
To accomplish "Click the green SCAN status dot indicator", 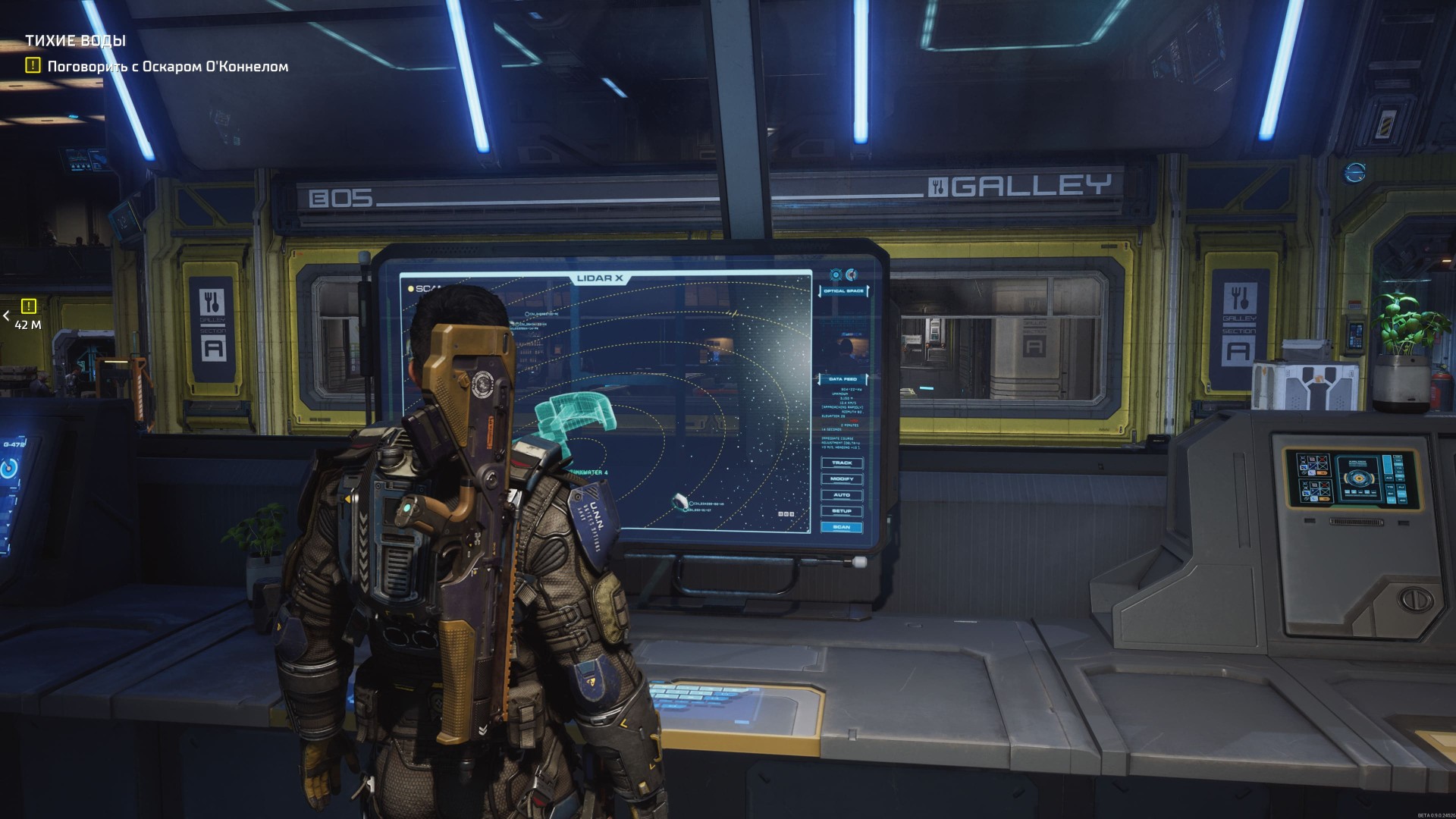I will pyautogui.click(x=411, y=288).
